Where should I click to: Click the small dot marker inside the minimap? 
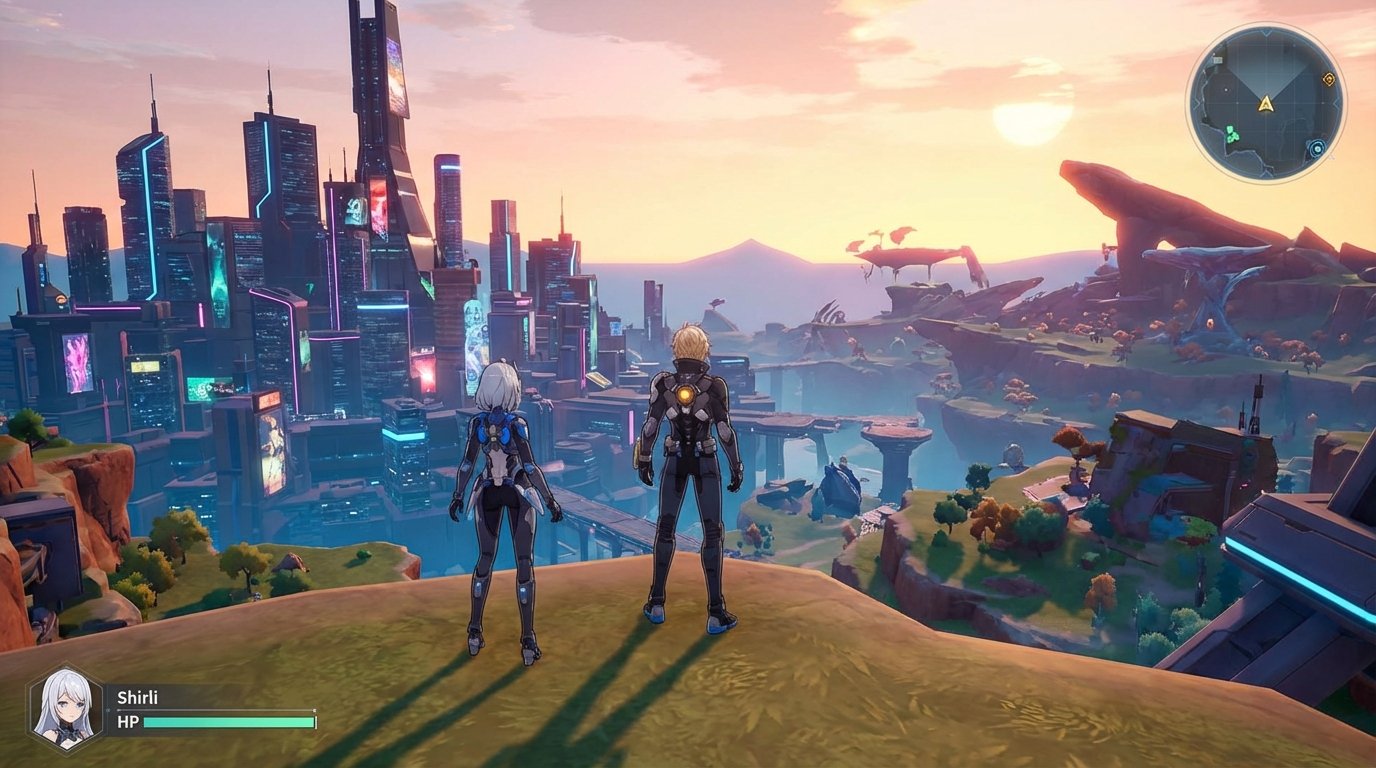(1226, 89)
